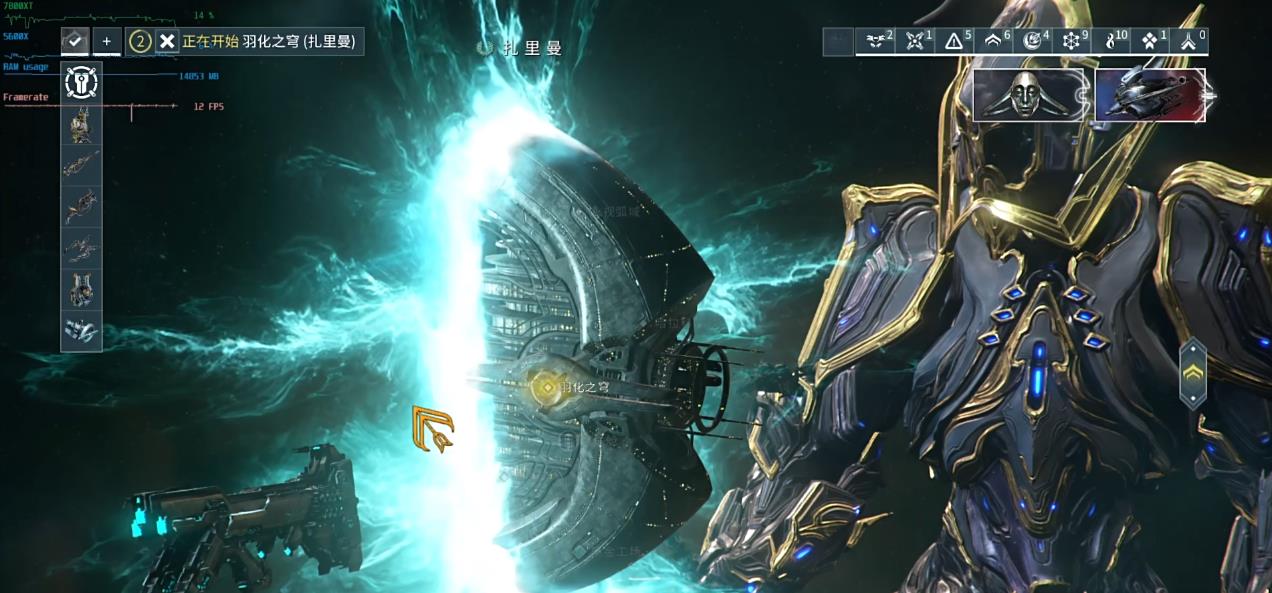Image resolution: width=1272 pixels, height=593 pixels.
Task: Open the circular arsenal loadout icon
Action: pyautogui.click(x=81, y=82)
